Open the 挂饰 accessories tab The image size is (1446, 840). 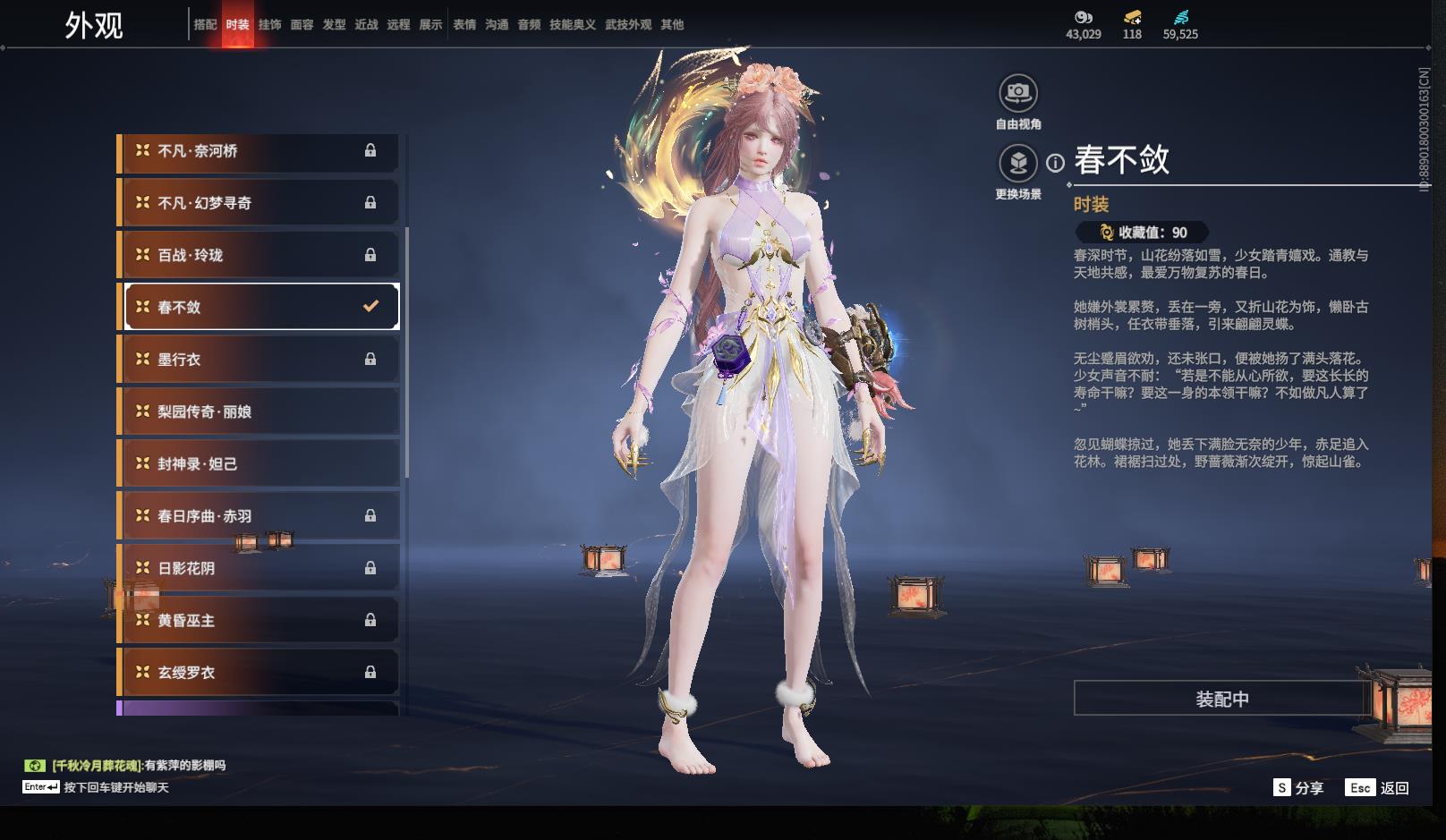point(269,25)
